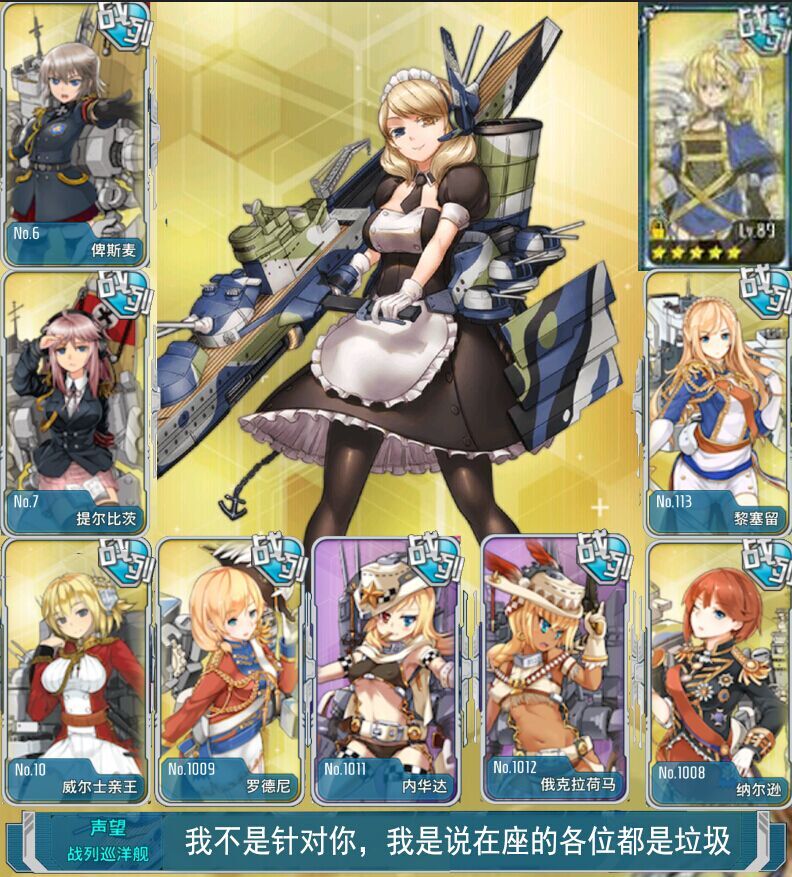Select the No.1008 纳尔逊 card

[x=718, y=672]
